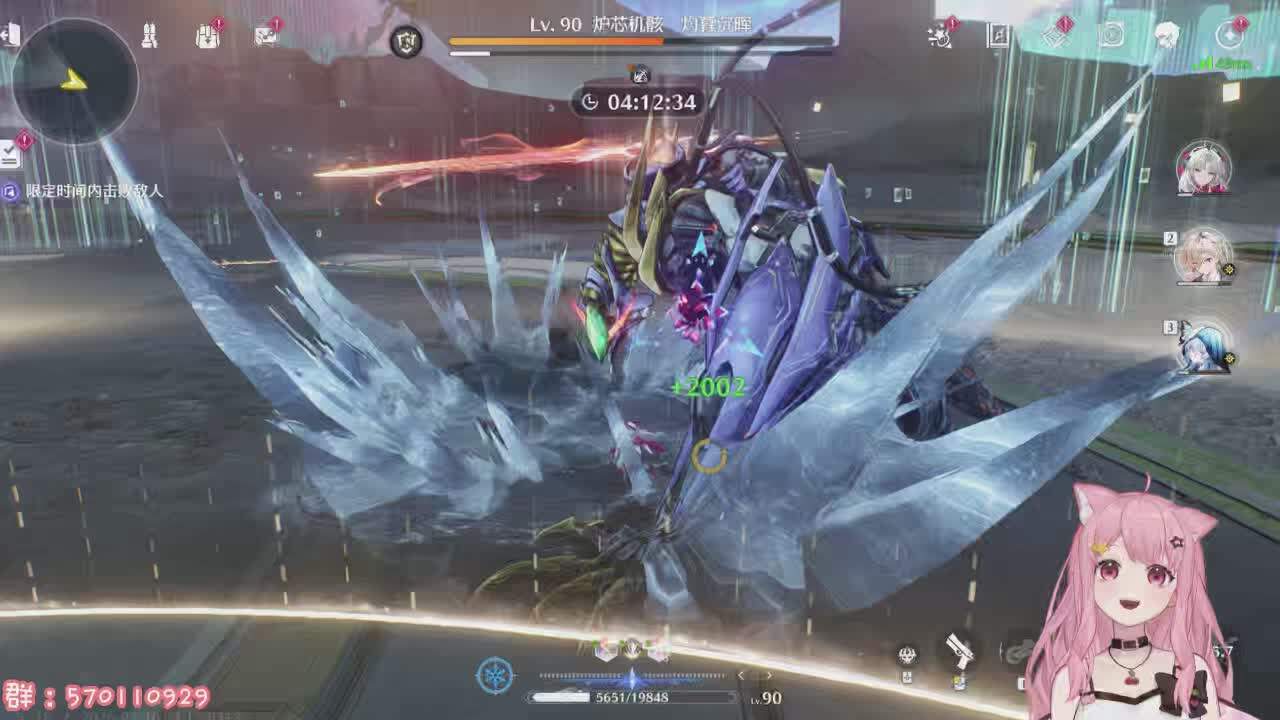Viewport: 1280px width, 720px height.
Task: Open the mail envelope icon with alert
Action: [265, 36]
